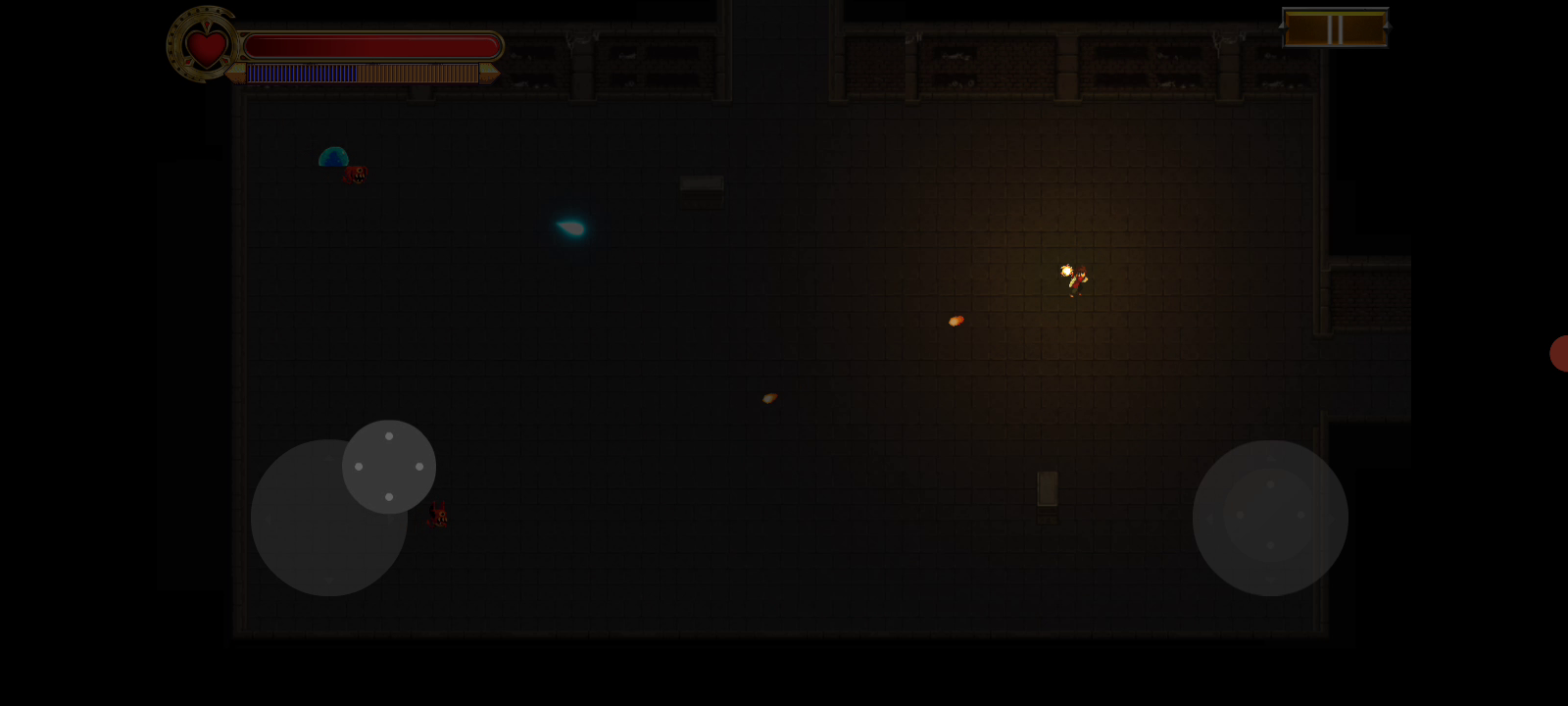This screenshot has width=1568, height=706.
Task: Tap the blue slime enemy
Action: [x=334, y=156]
